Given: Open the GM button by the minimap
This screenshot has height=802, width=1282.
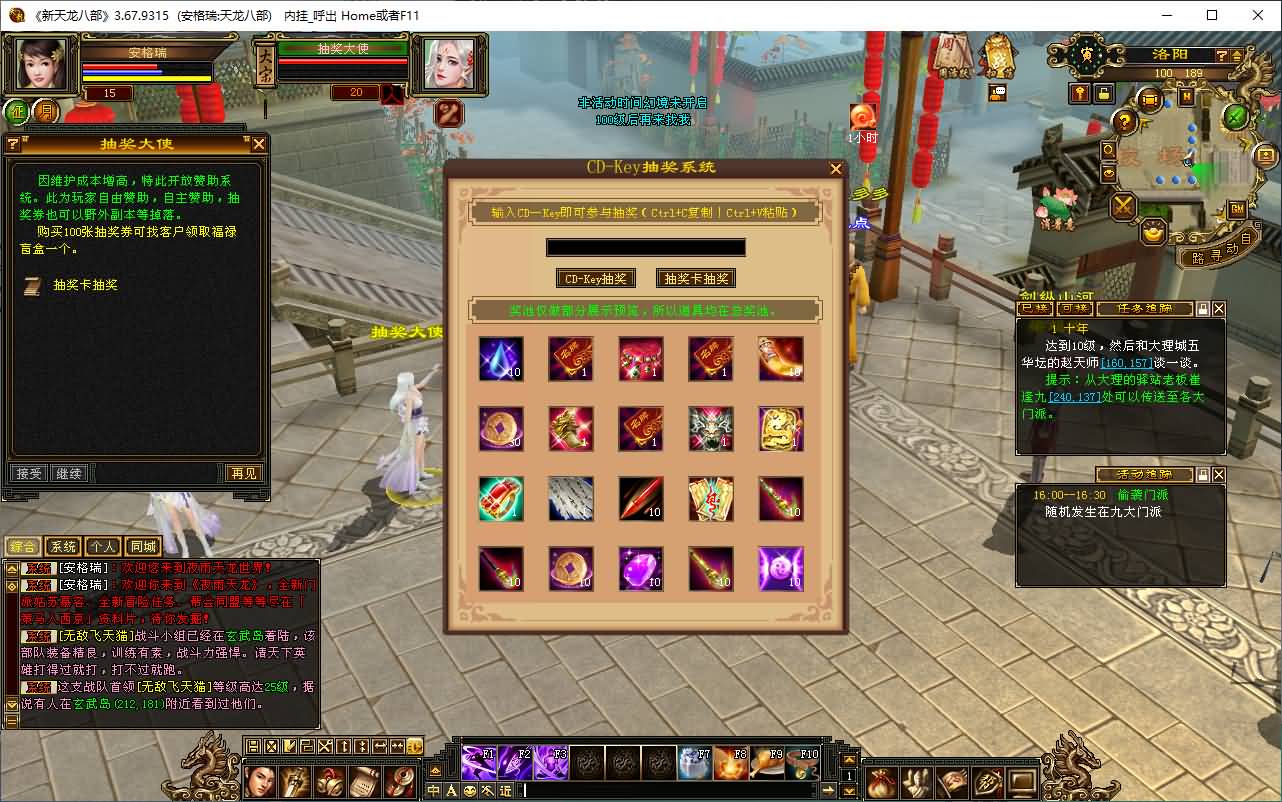Looking at the screenshot, I should coord(1237,209).
